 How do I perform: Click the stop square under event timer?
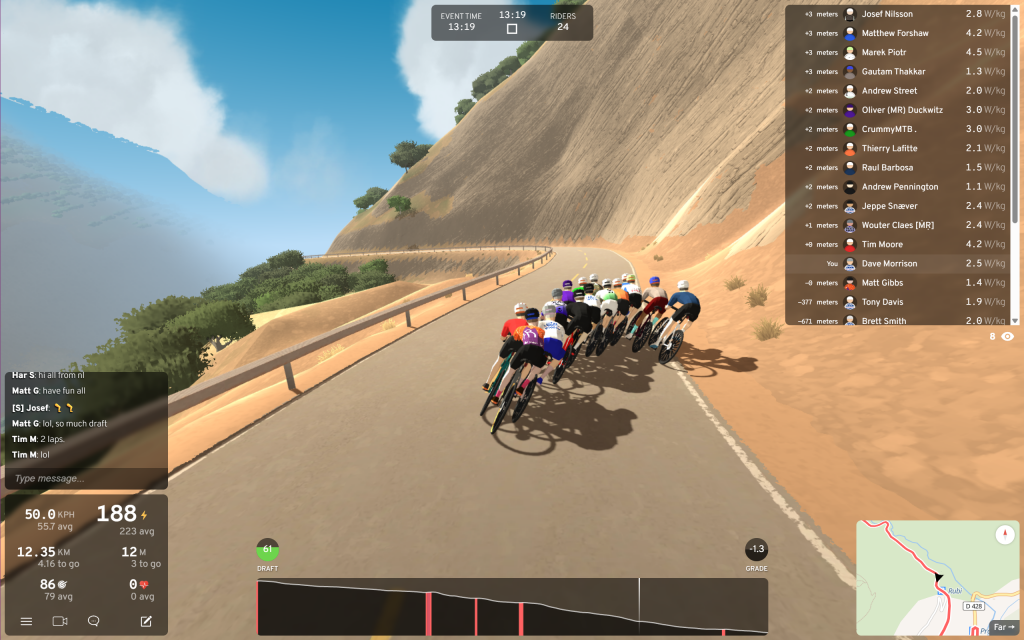[512, 29]
